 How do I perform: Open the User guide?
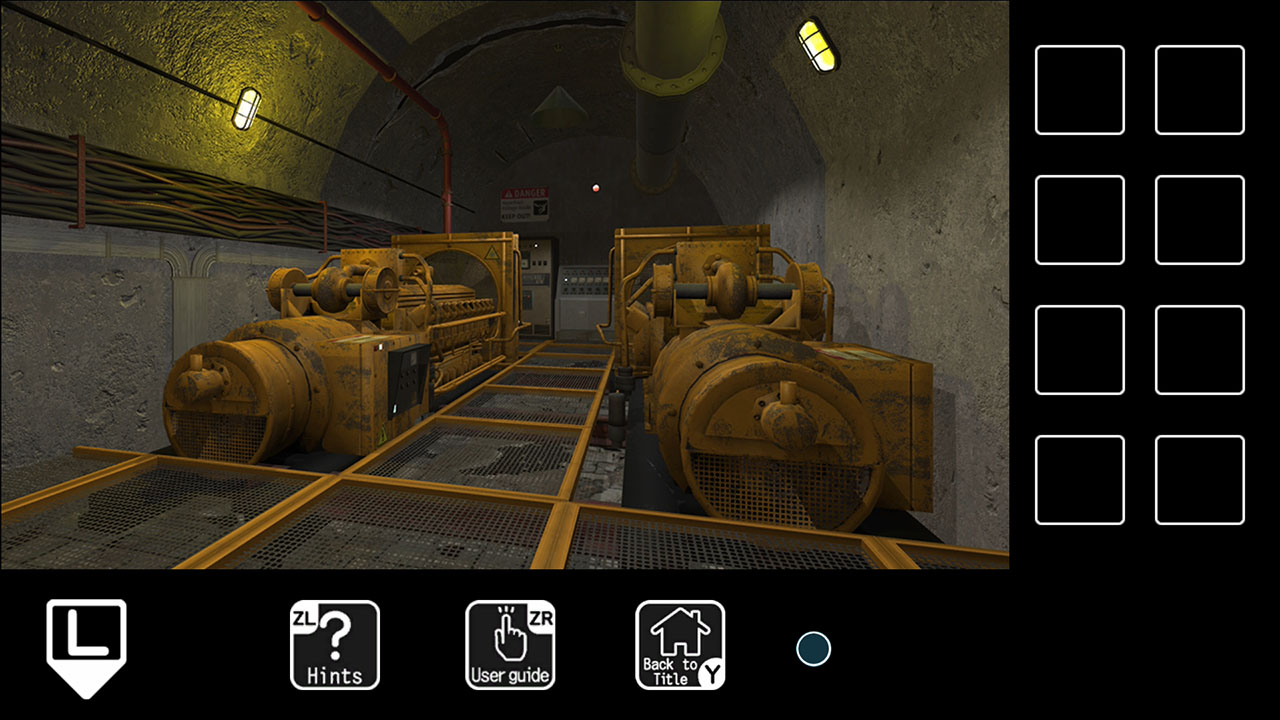[510, 645]
